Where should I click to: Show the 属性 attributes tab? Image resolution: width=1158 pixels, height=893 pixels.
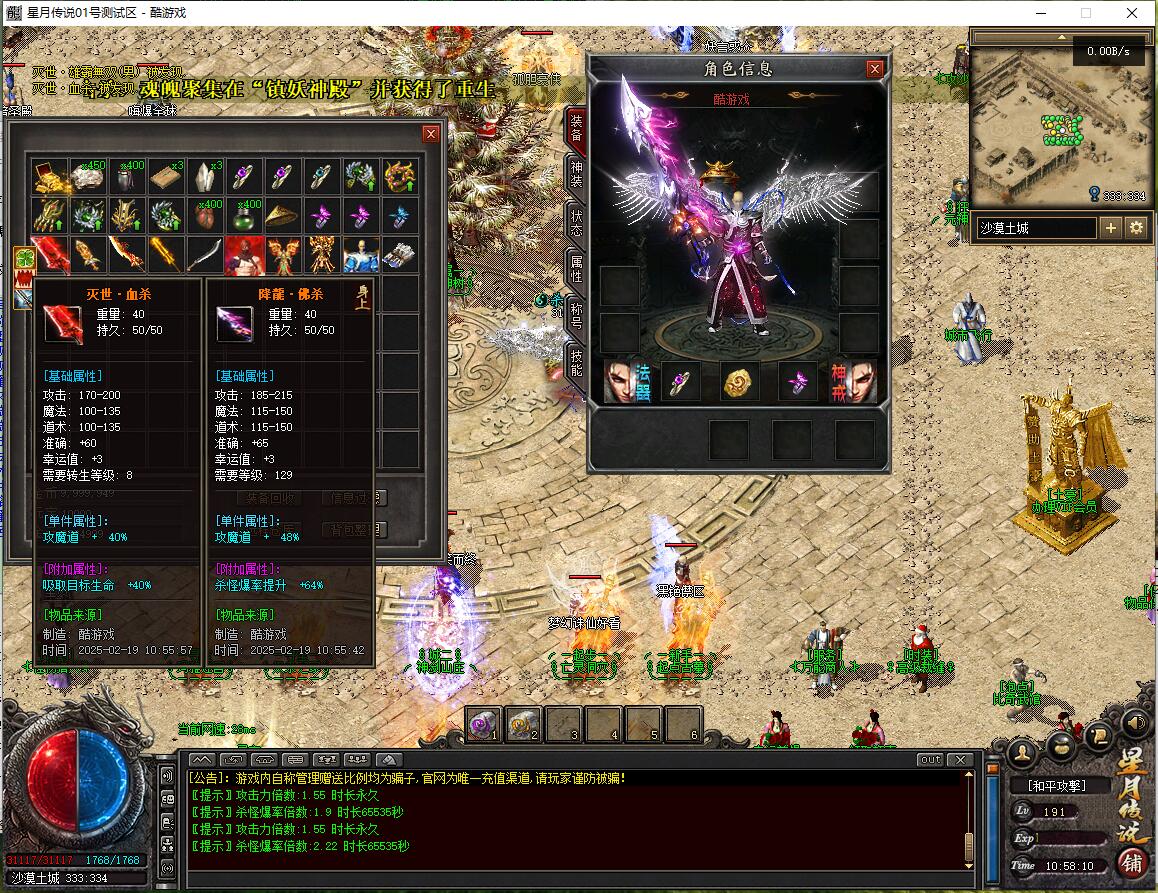click(x=576, y=267)
